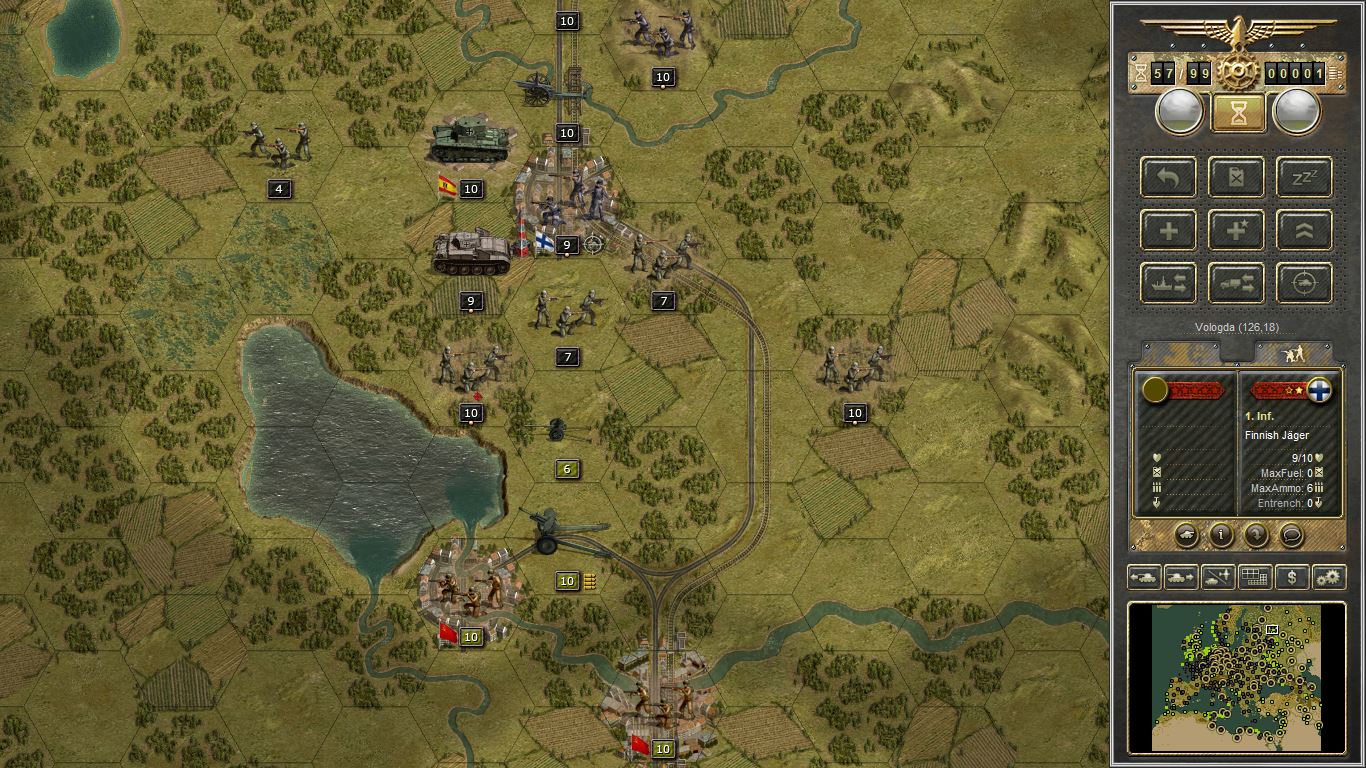
Task: Click the round tank icon button
Action: click(x=1186, y=534)
